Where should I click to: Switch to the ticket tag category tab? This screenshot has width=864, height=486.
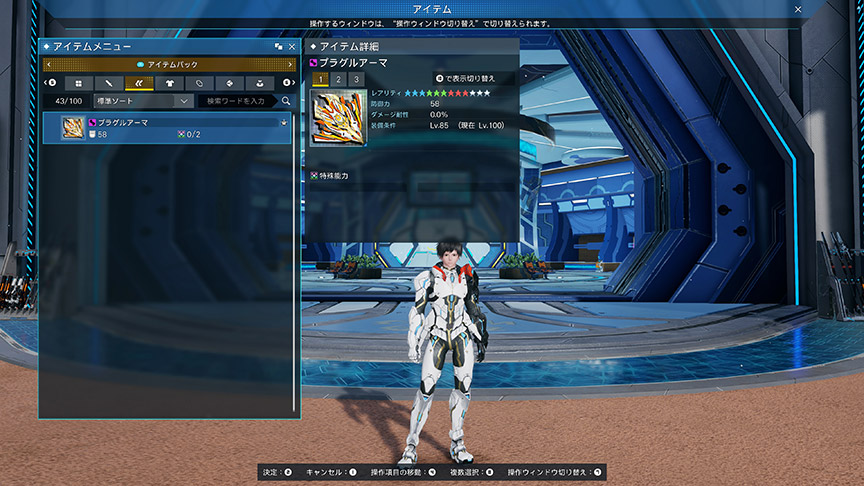[199, 82]
